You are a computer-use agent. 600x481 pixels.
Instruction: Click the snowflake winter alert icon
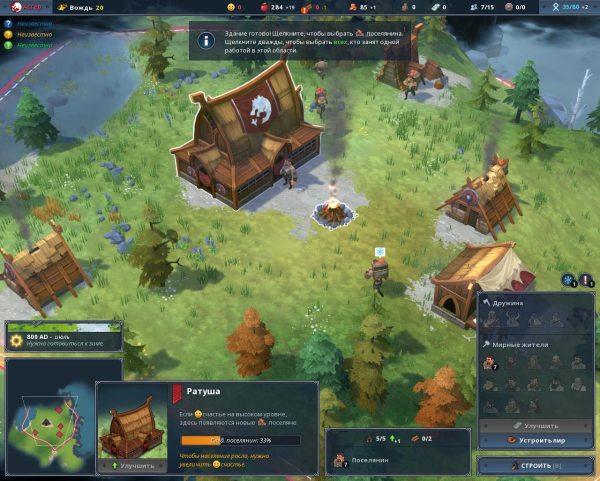coord(568,281)
